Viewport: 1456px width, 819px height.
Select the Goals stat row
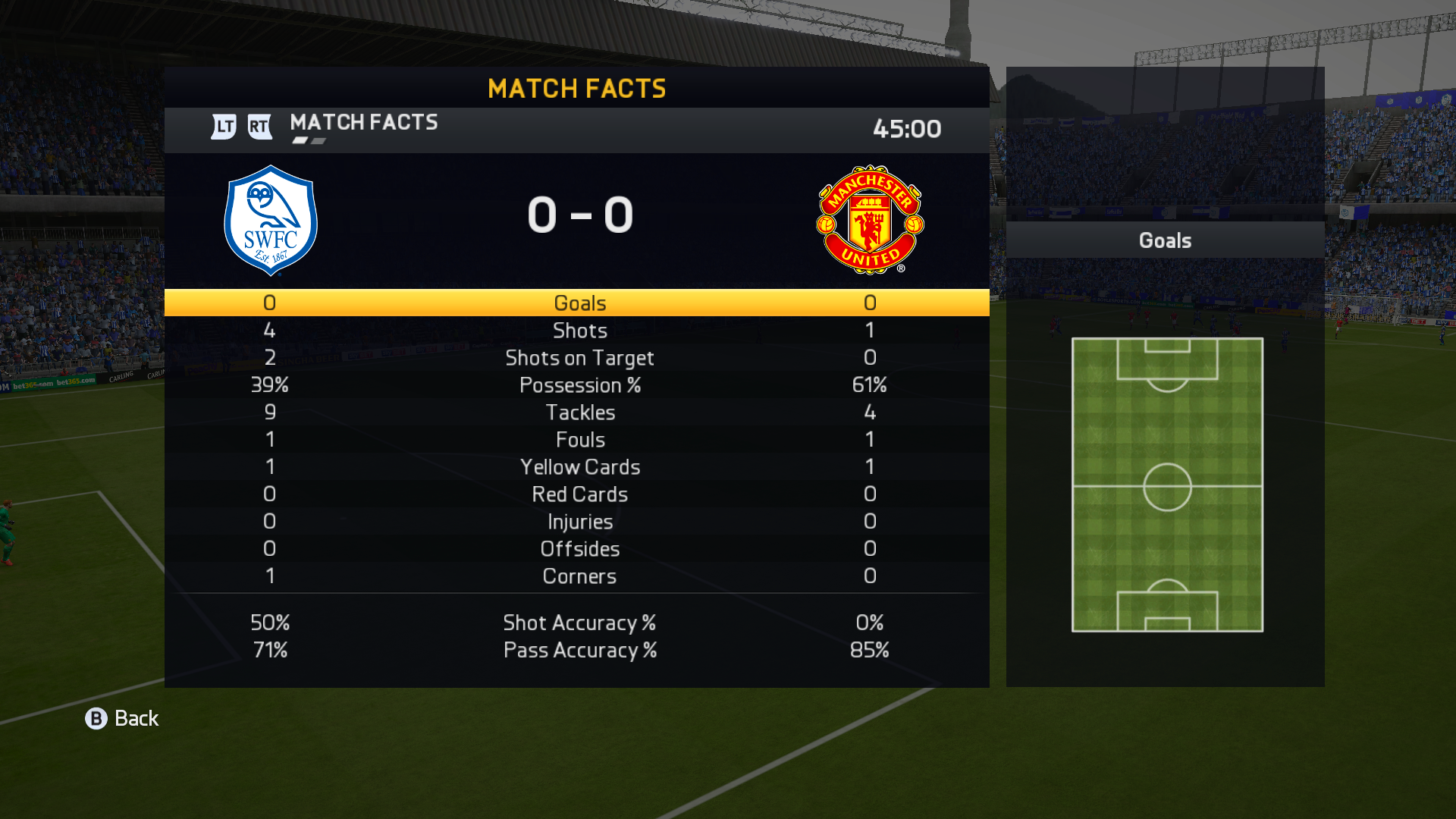pos(579,303)
